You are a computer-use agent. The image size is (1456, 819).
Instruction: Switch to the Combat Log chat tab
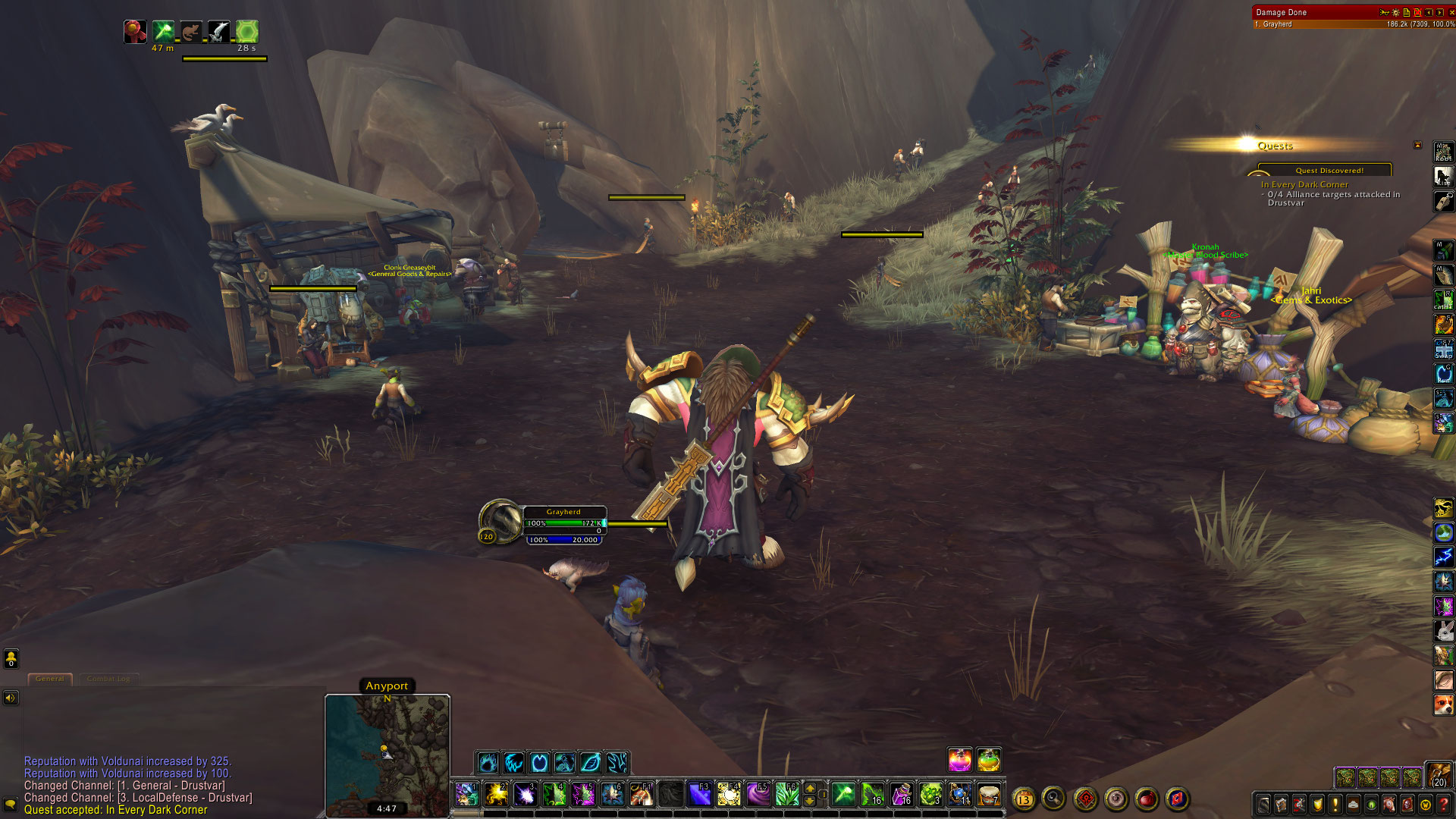coord(108,679)
